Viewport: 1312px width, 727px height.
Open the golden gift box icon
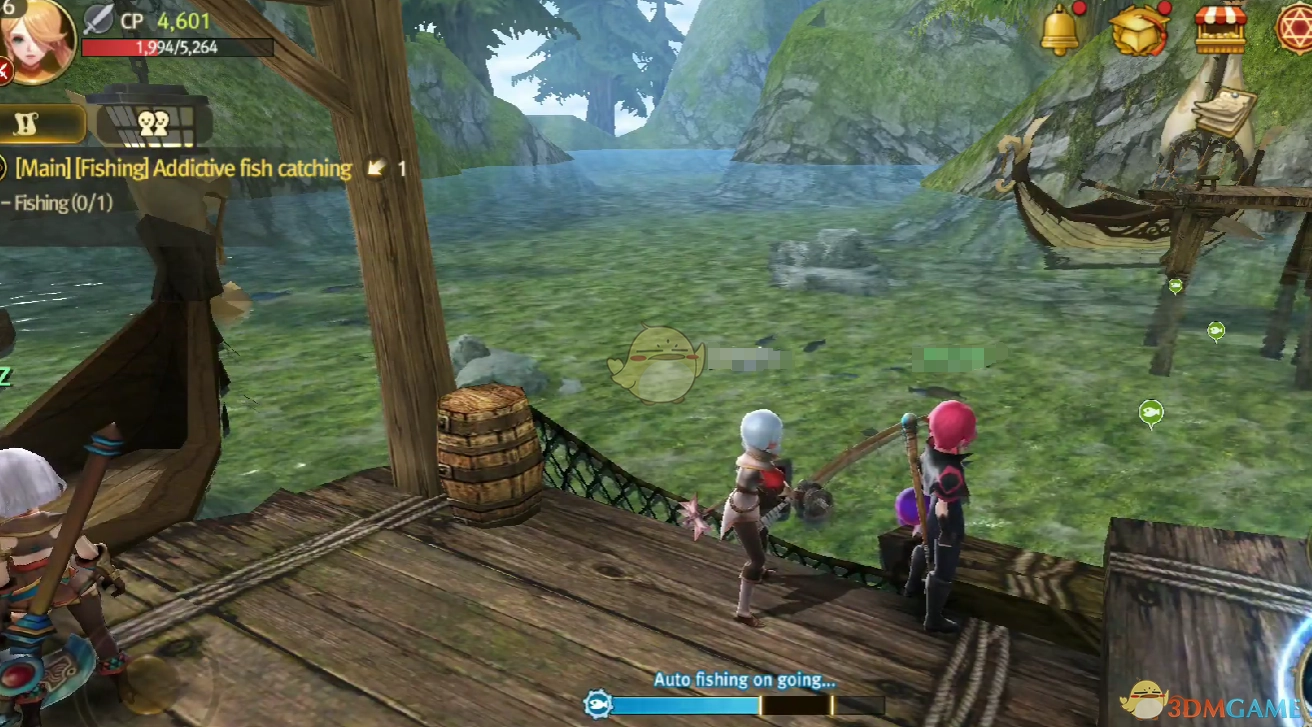click(x=1139, y=30)
